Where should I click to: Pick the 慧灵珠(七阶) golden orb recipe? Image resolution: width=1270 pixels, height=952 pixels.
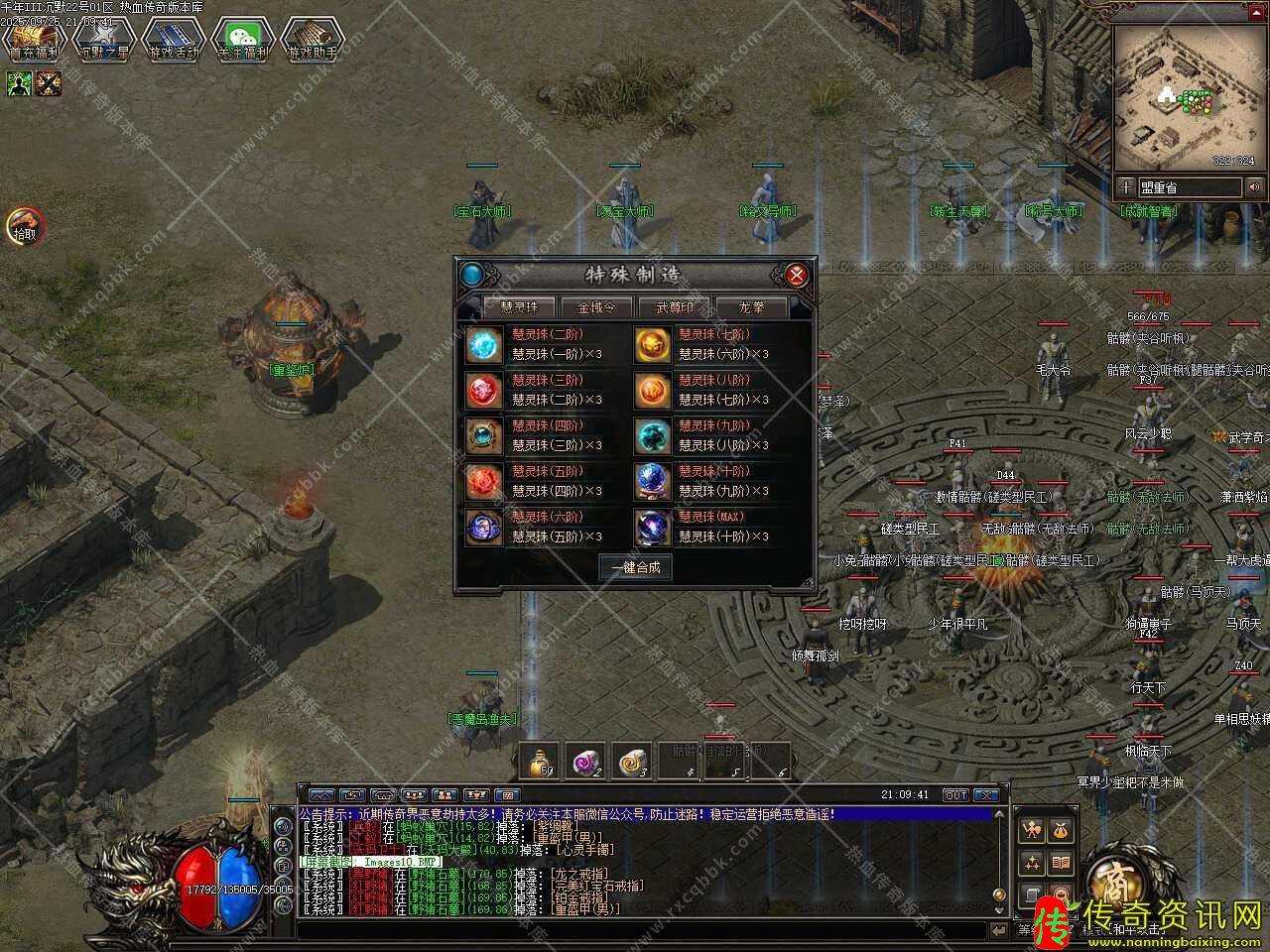652,344
